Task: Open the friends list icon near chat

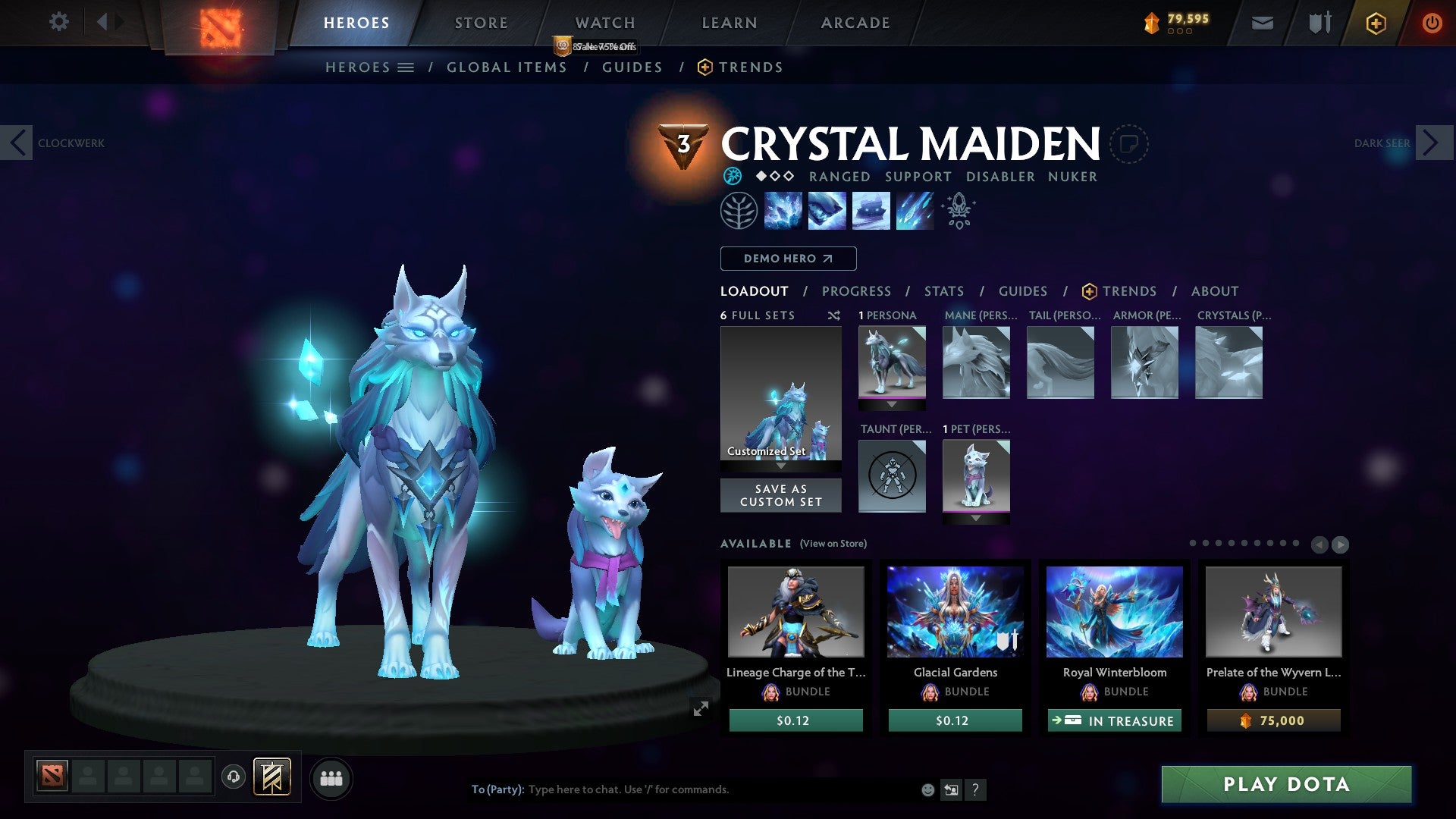Action: pos(329,777)
